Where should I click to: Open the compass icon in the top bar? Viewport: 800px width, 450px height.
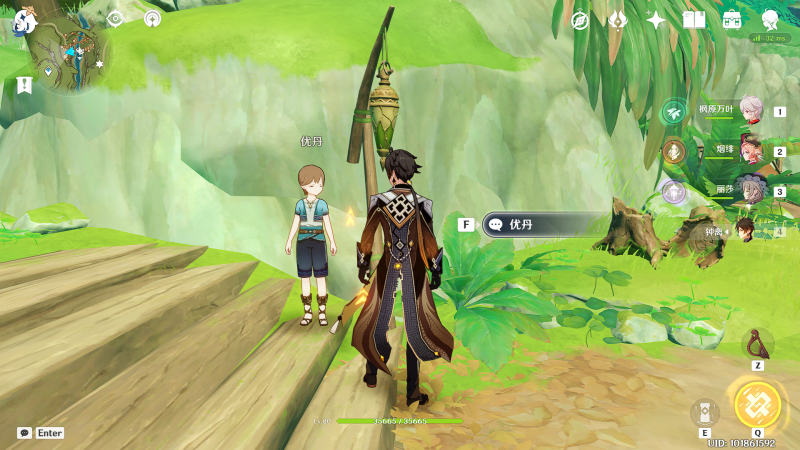(580, 20)
